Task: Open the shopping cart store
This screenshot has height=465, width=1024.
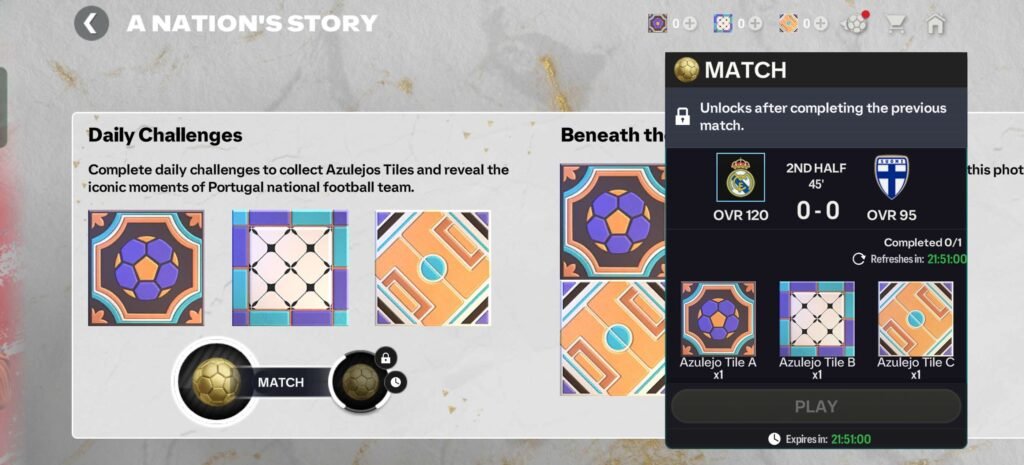Action: pyautogui.click(x=896, y=23)
